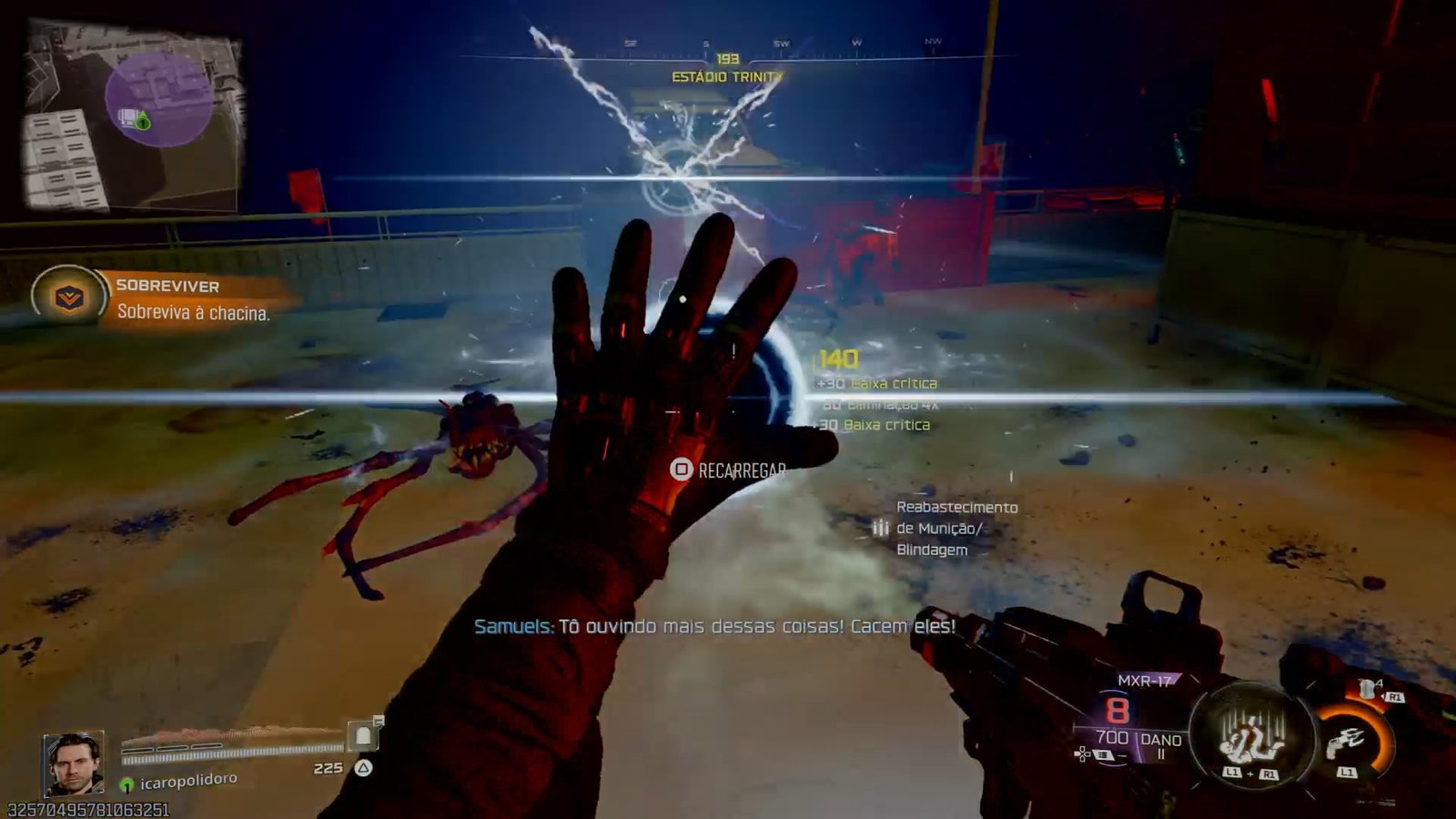
Task: Click the player portrait of icaropolidoro
Action: click(x=73, y=763)
